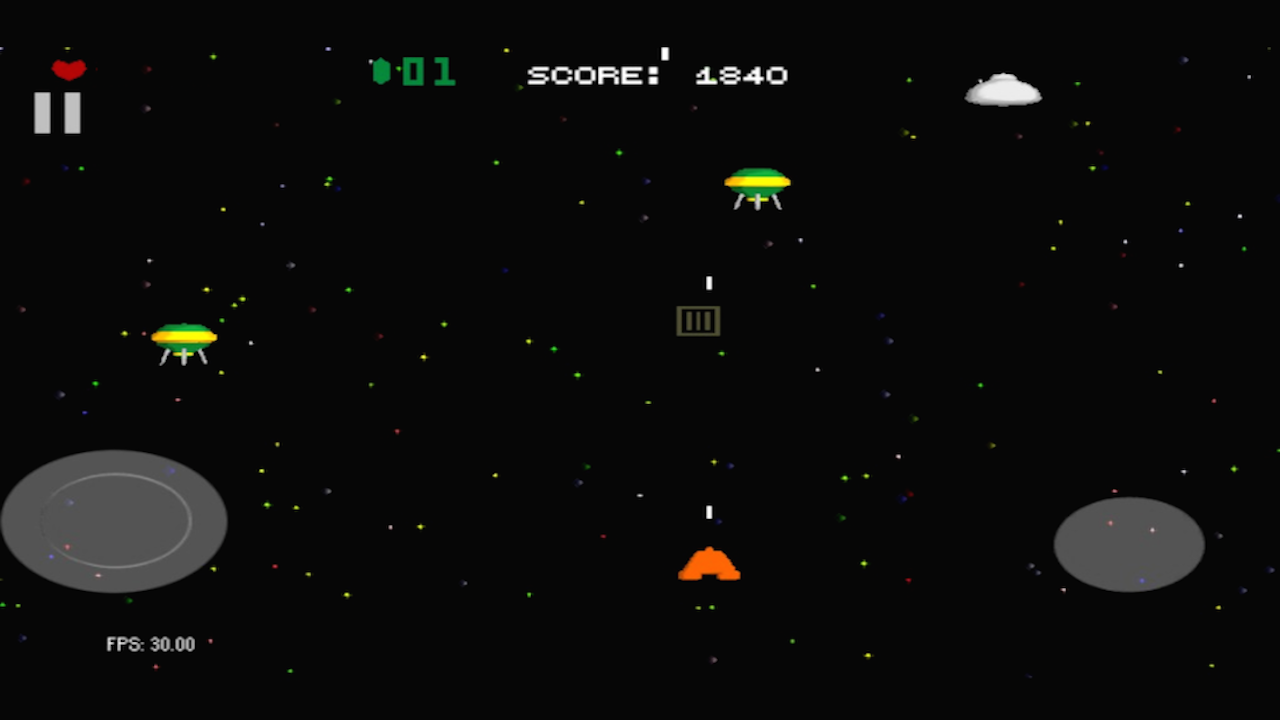Target the green UFO near the top center
Screen dimensions: 1280x720
pos(757,183)
